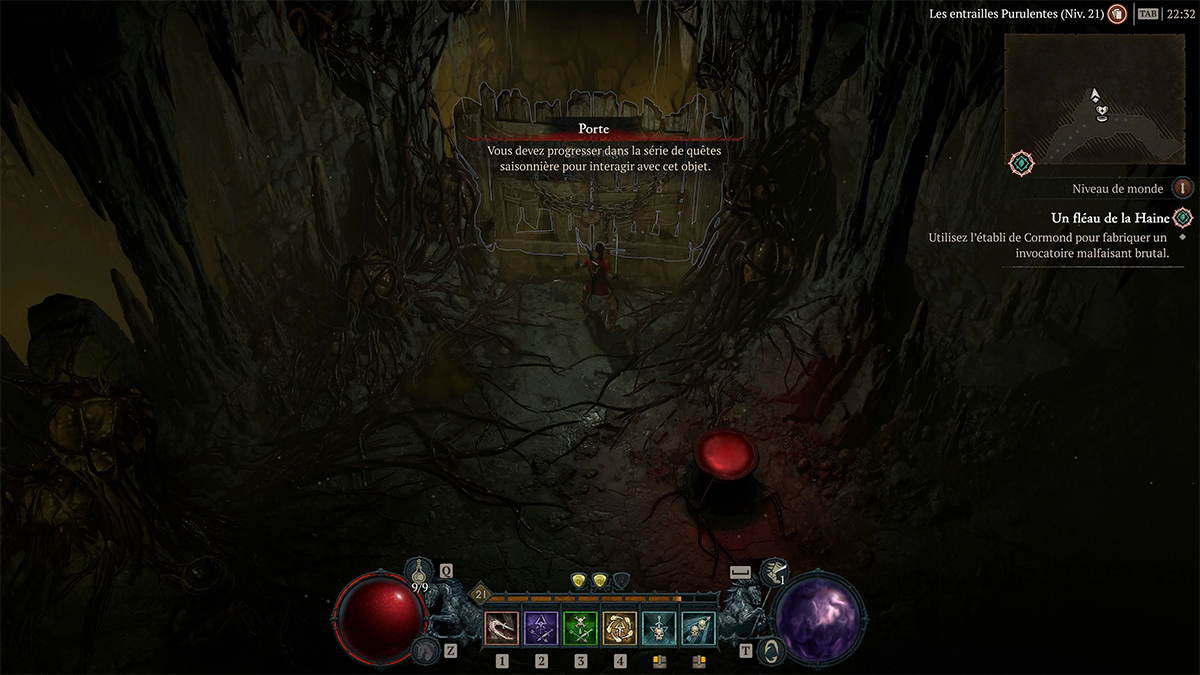The height and width of the screenshot is (675, 1200).
Task: Trigger the golden bone swirl skill
Action: click(x=620, y=628)
